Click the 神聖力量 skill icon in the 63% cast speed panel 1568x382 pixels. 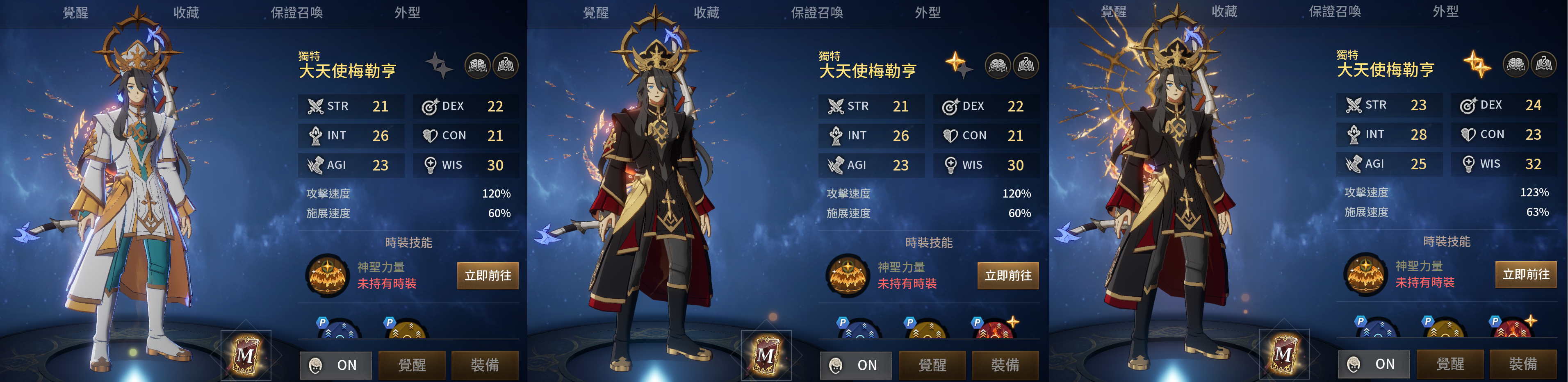point(1365,274)
